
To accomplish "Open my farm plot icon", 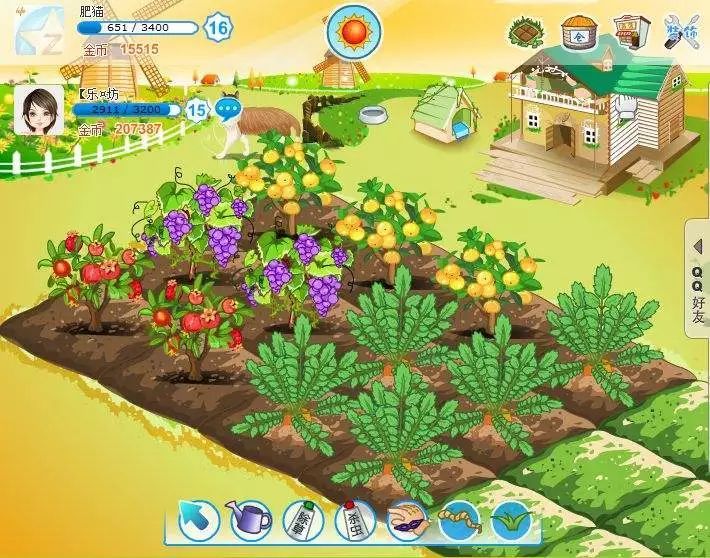I will coord(524,32).
